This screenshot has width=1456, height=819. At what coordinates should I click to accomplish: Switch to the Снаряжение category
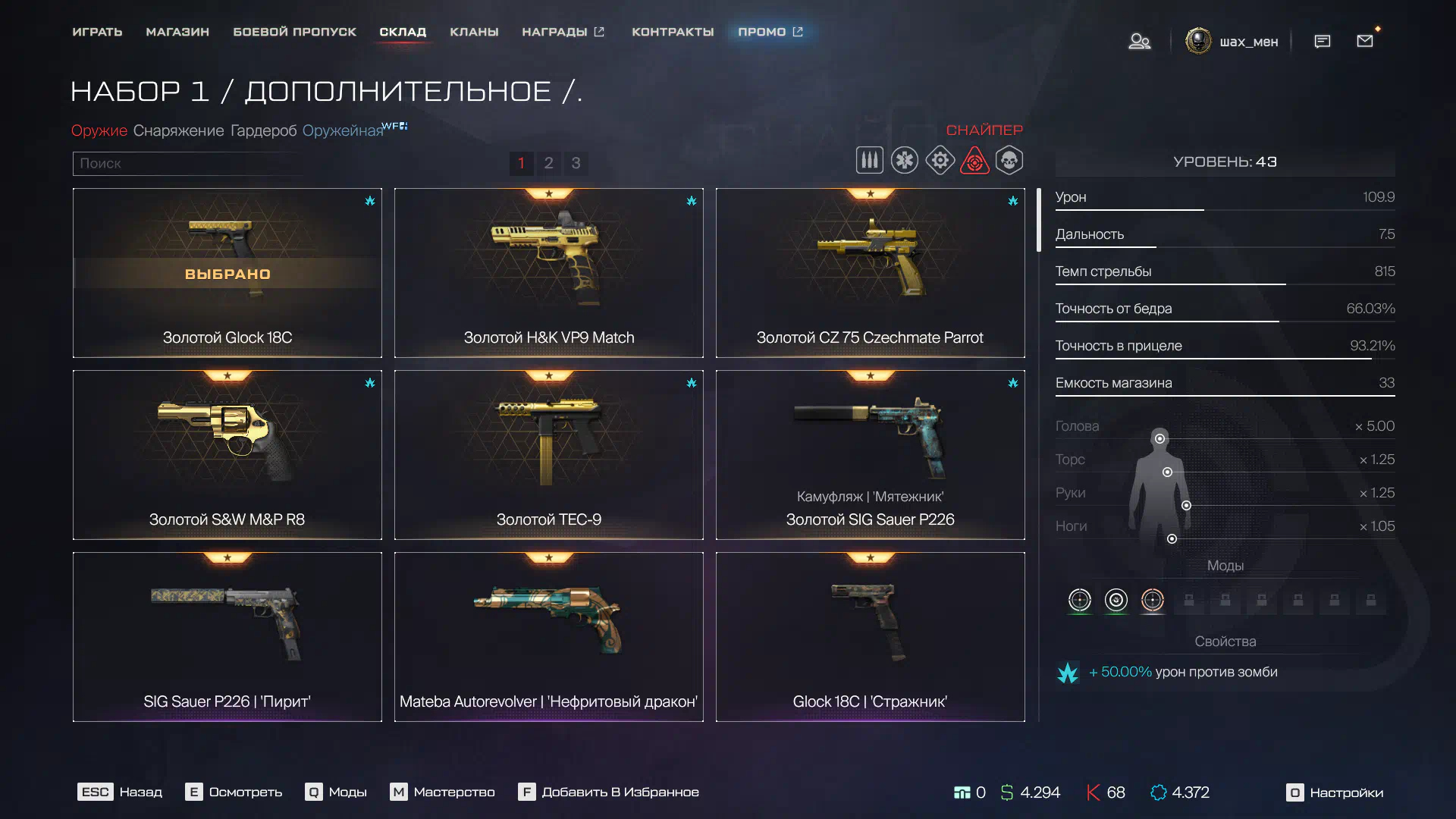[178, 130]
